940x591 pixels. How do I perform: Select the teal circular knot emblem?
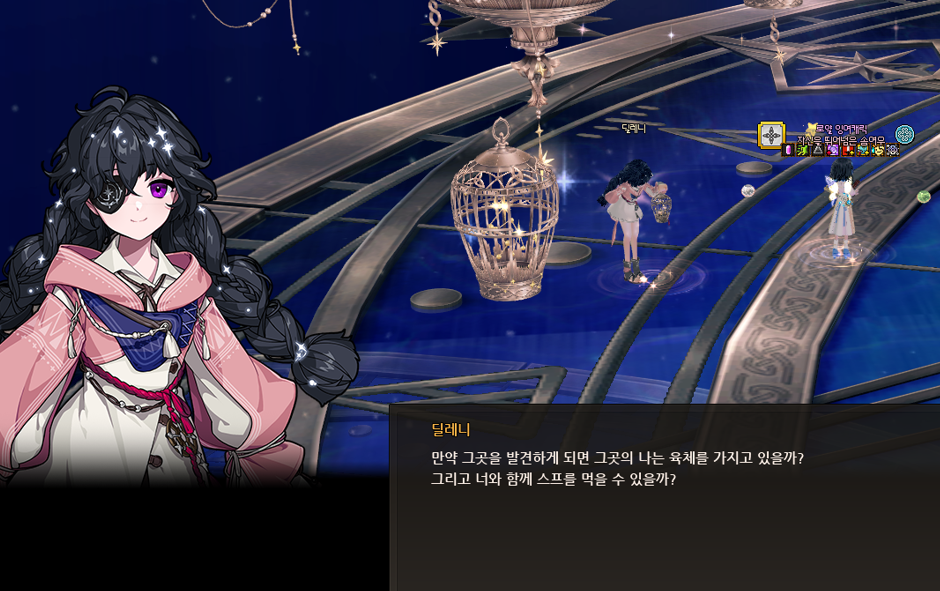point(904,134)
